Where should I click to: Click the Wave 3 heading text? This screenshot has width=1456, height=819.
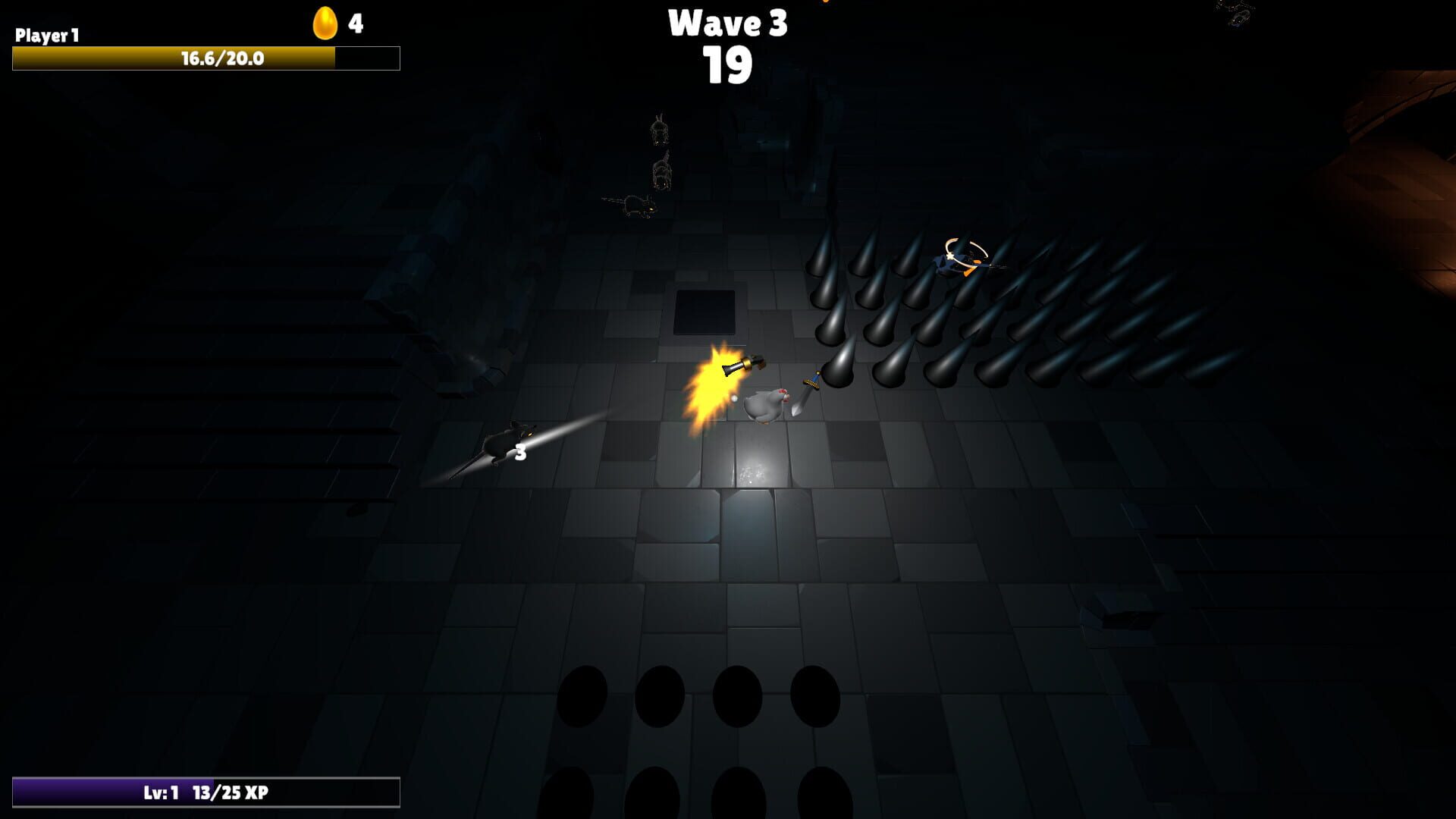point(726,24)
